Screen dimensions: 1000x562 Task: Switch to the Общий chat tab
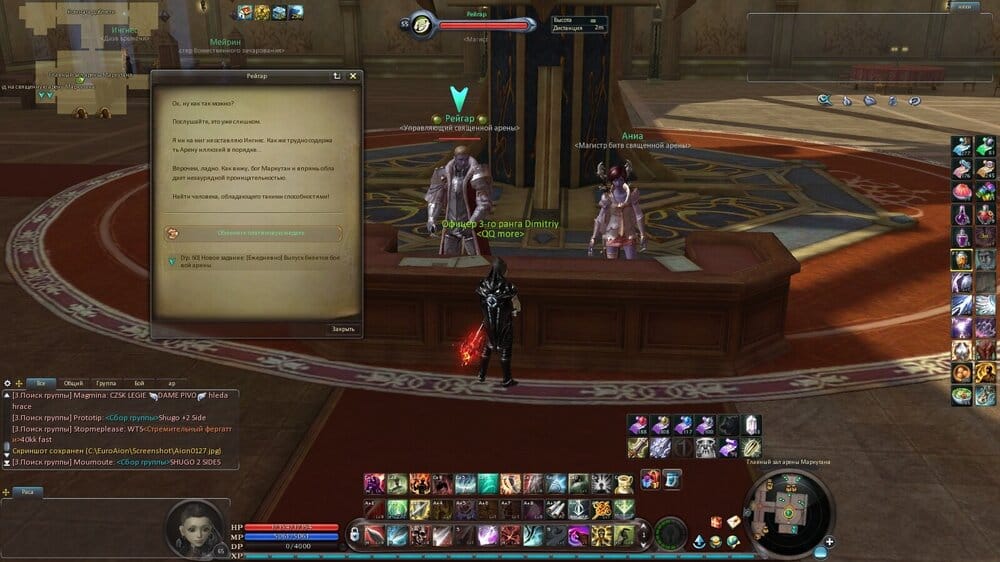pyautogui.click(x=74, y=383)
